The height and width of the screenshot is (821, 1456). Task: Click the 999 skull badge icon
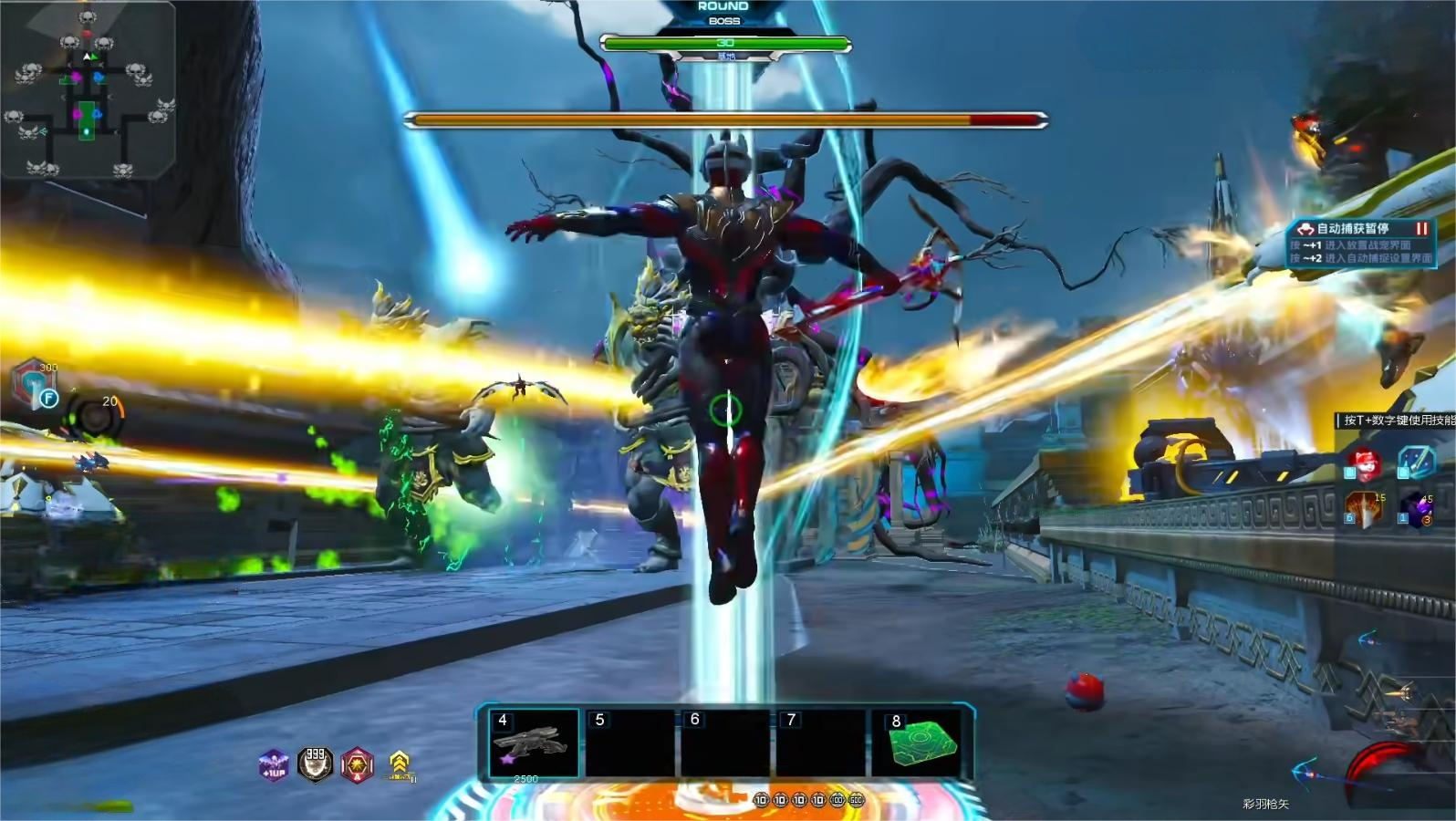316,764
